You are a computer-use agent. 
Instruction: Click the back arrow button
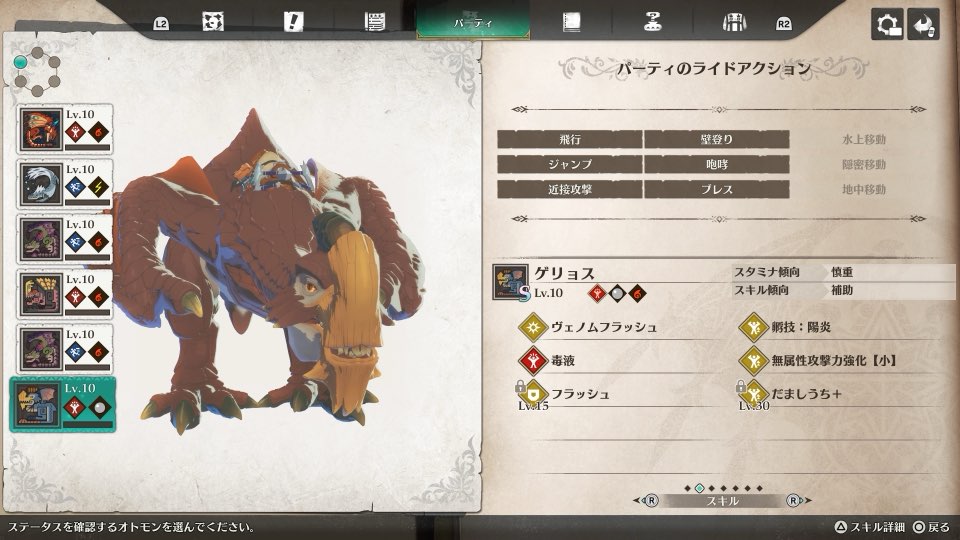click(x=923, y=25)
